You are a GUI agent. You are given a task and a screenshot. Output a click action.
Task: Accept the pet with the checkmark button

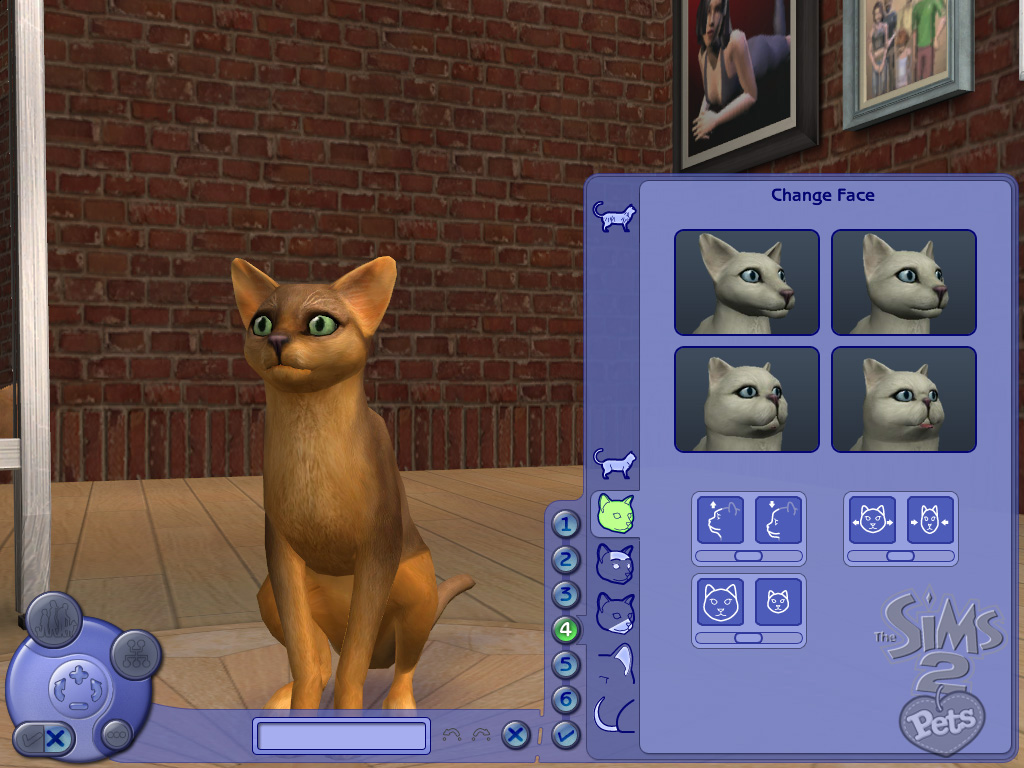pos(566,735)
